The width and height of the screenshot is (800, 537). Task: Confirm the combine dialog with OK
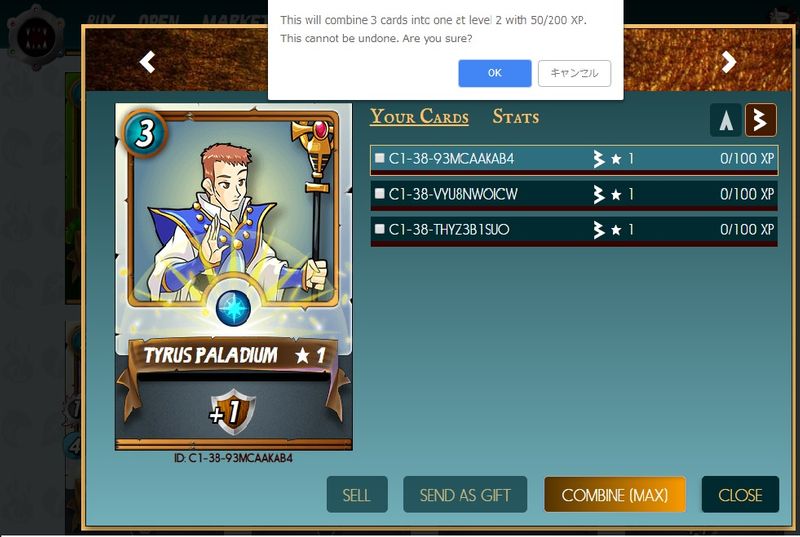pyautogui.click(x=495, y=73)
